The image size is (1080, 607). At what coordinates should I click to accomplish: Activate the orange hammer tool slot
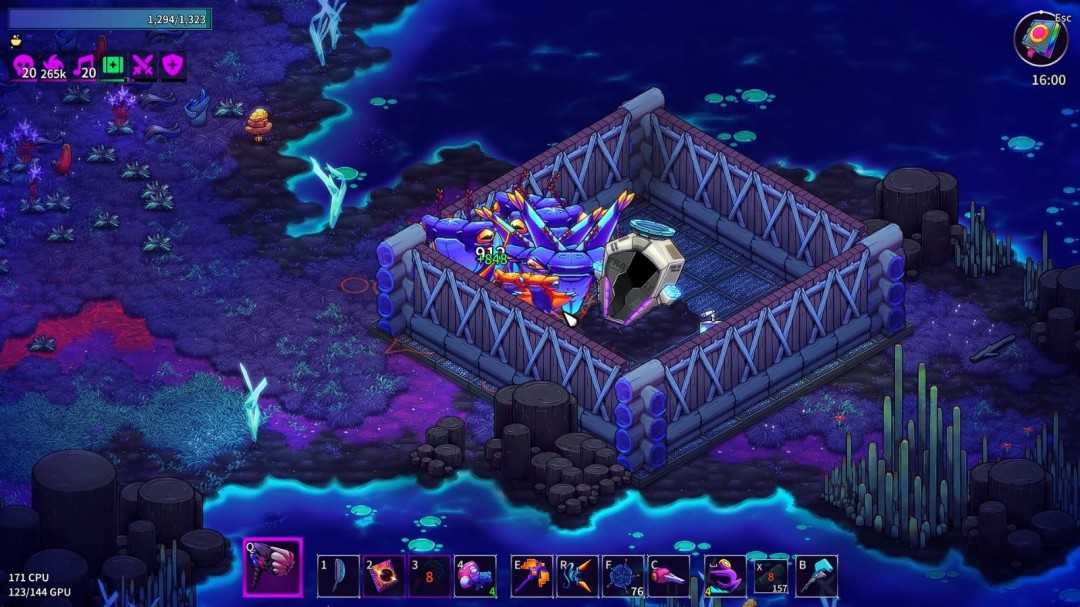pos(532,576)
